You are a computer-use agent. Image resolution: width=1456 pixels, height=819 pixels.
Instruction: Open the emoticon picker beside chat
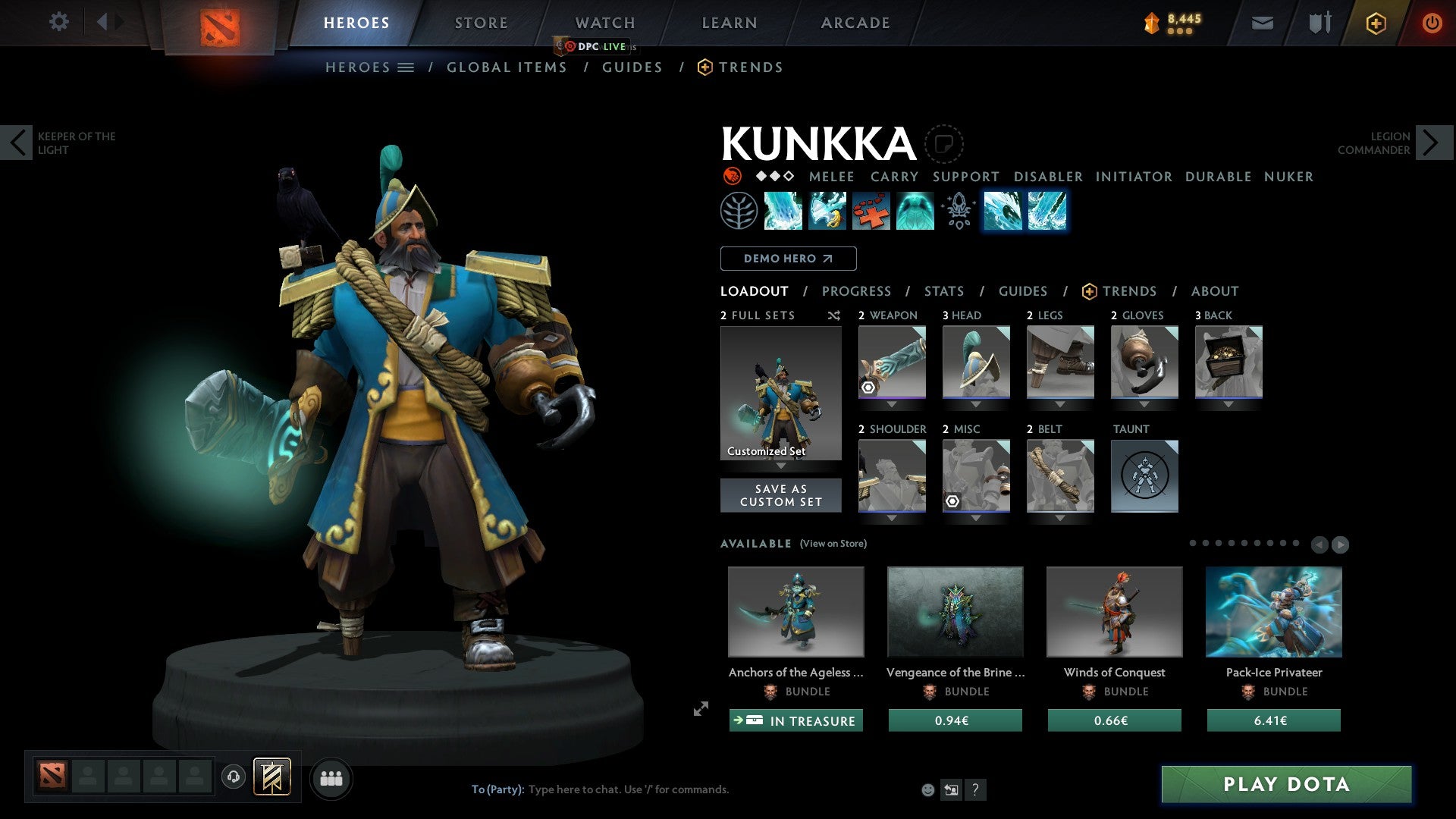pos(927,789)
